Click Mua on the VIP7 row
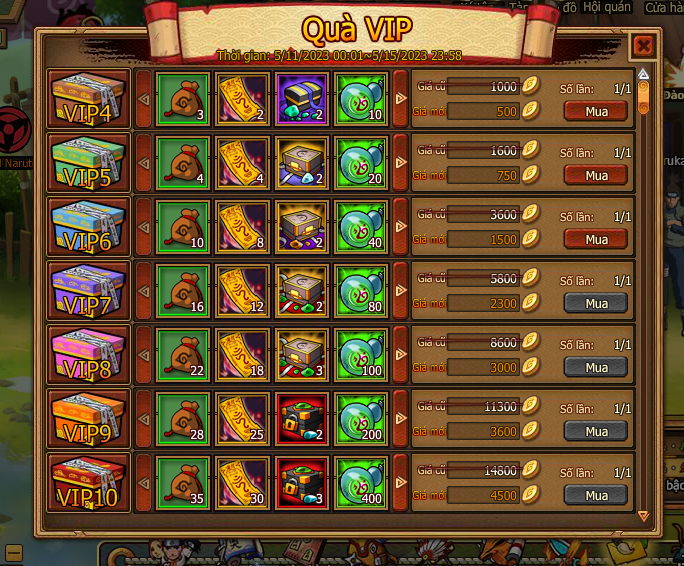This screenshot has height=566, width=684. click(x=596, y=303)
